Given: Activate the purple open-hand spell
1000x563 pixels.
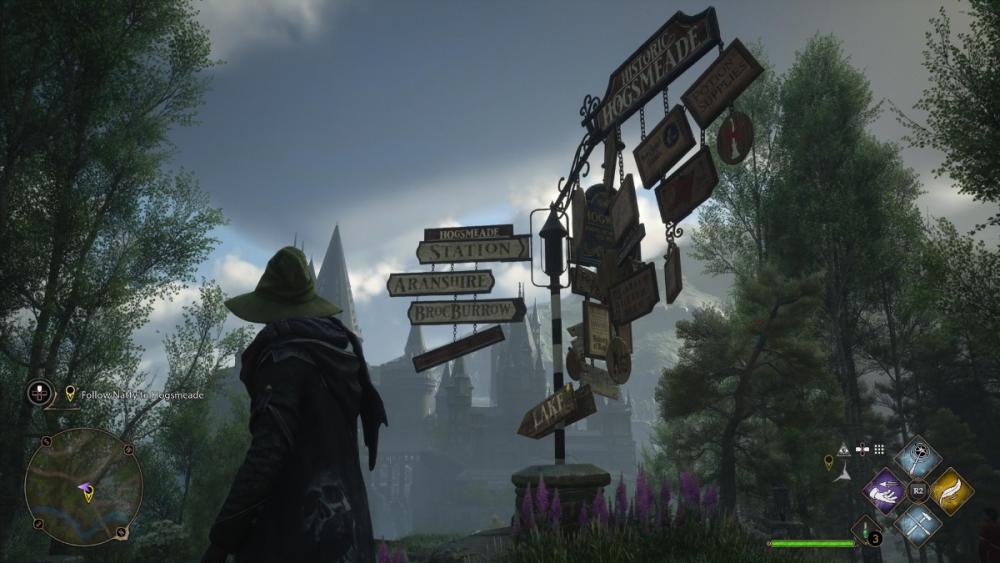Looking at the screenshot, I should point(884,492).
